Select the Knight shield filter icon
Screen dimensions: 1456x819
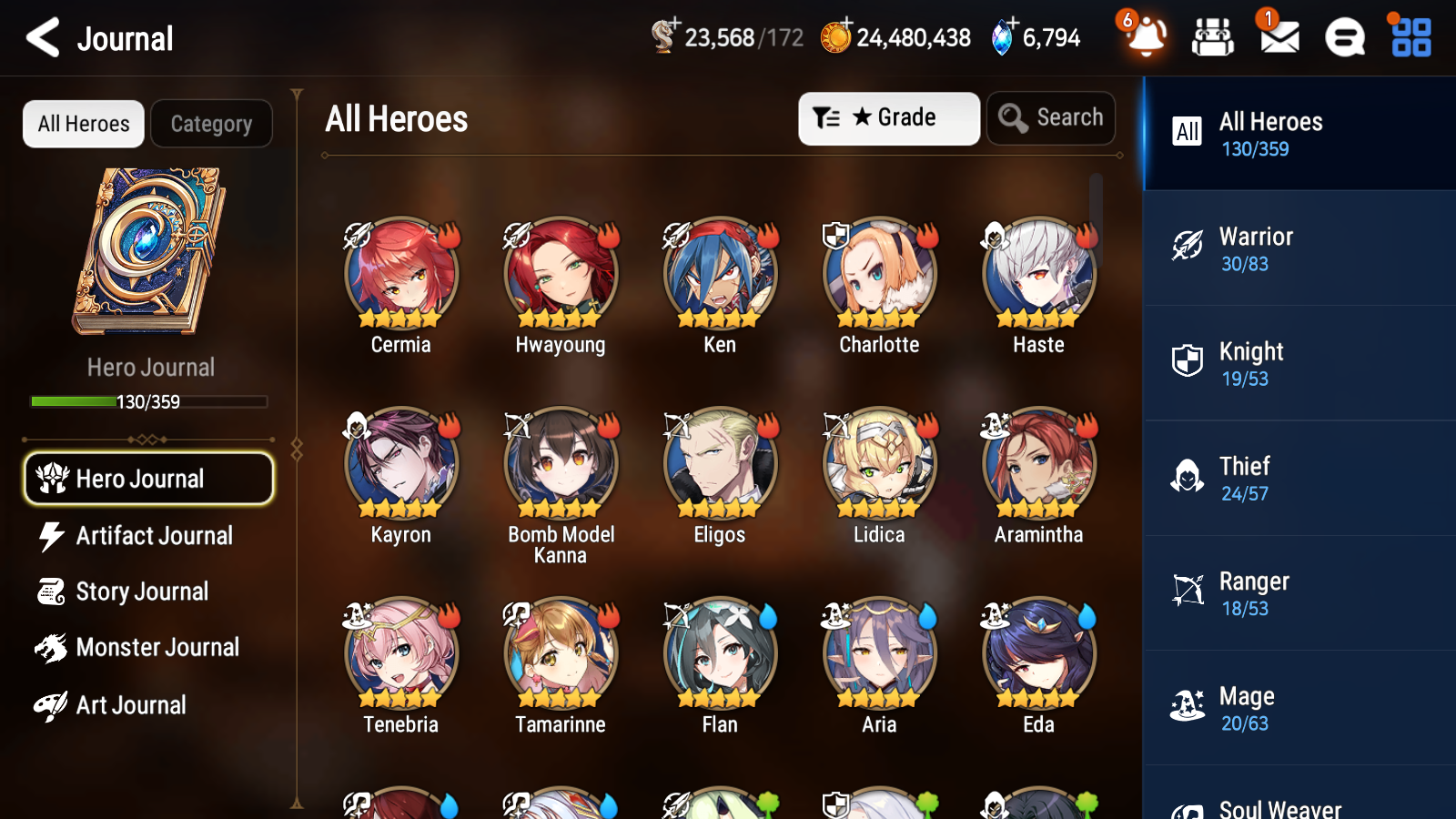(1187, 361)
